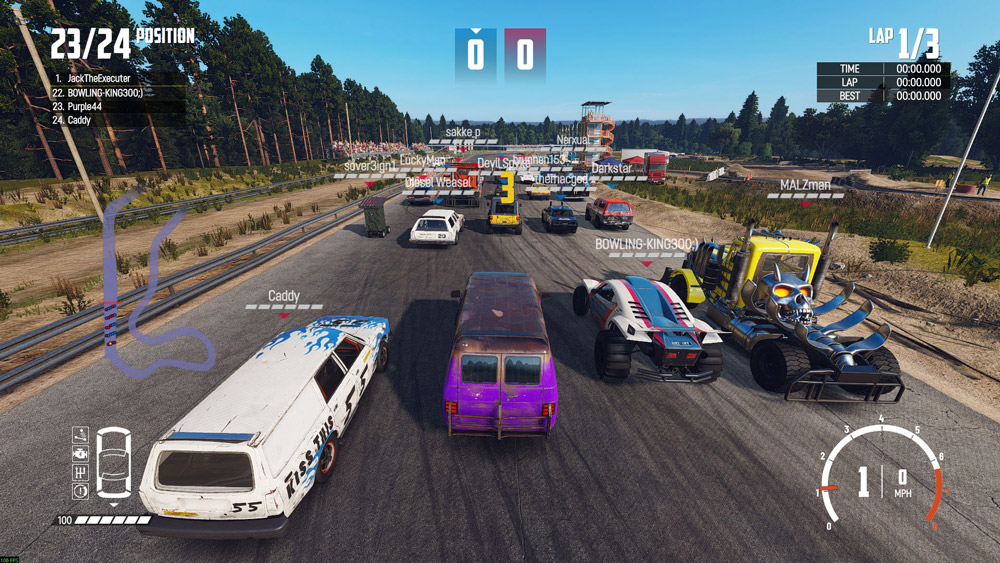Click the car body damage diagram

coord(114,463)
